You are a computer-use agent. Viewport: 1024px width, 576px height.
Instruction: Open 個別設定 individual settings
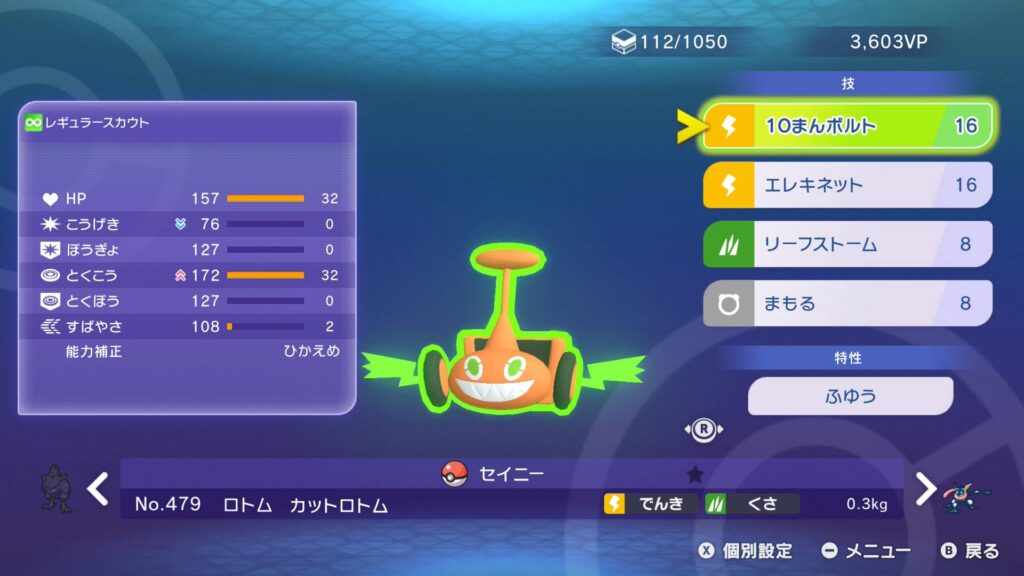click(745, 551)
